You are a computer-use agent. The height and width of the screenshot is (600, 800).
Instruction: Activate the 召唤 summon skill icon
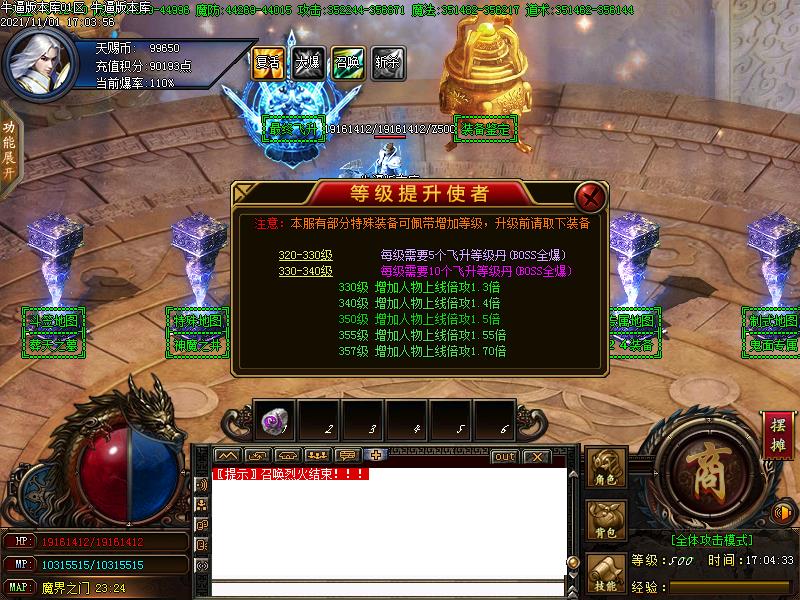[x=347, y=62]
